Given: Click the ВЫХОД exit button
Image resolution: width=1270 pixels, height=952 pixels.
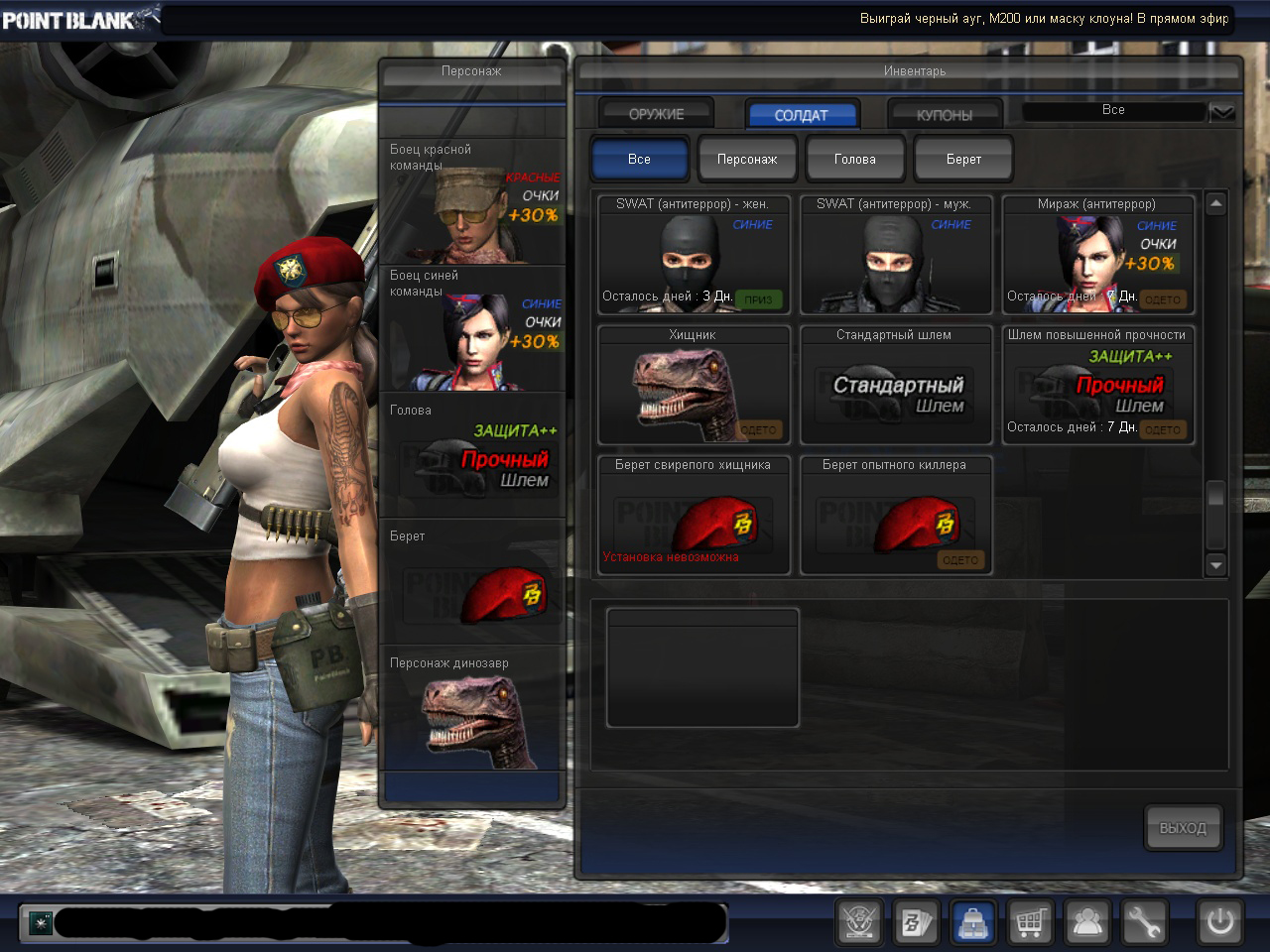Looking at the screenshot, I should point(1182,827).
